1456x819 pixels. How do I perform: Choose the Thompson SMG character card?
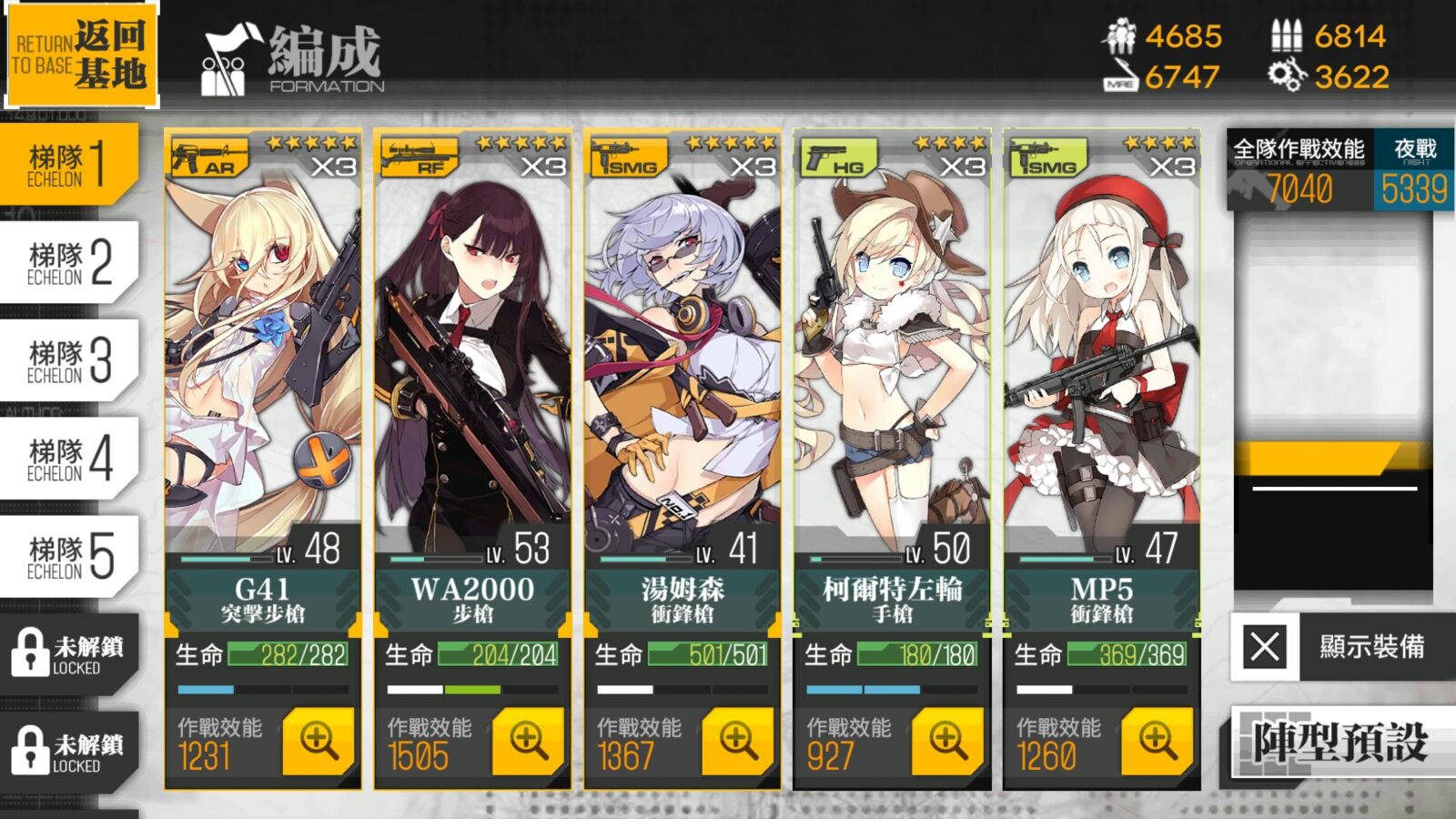(x=682, y=364)
